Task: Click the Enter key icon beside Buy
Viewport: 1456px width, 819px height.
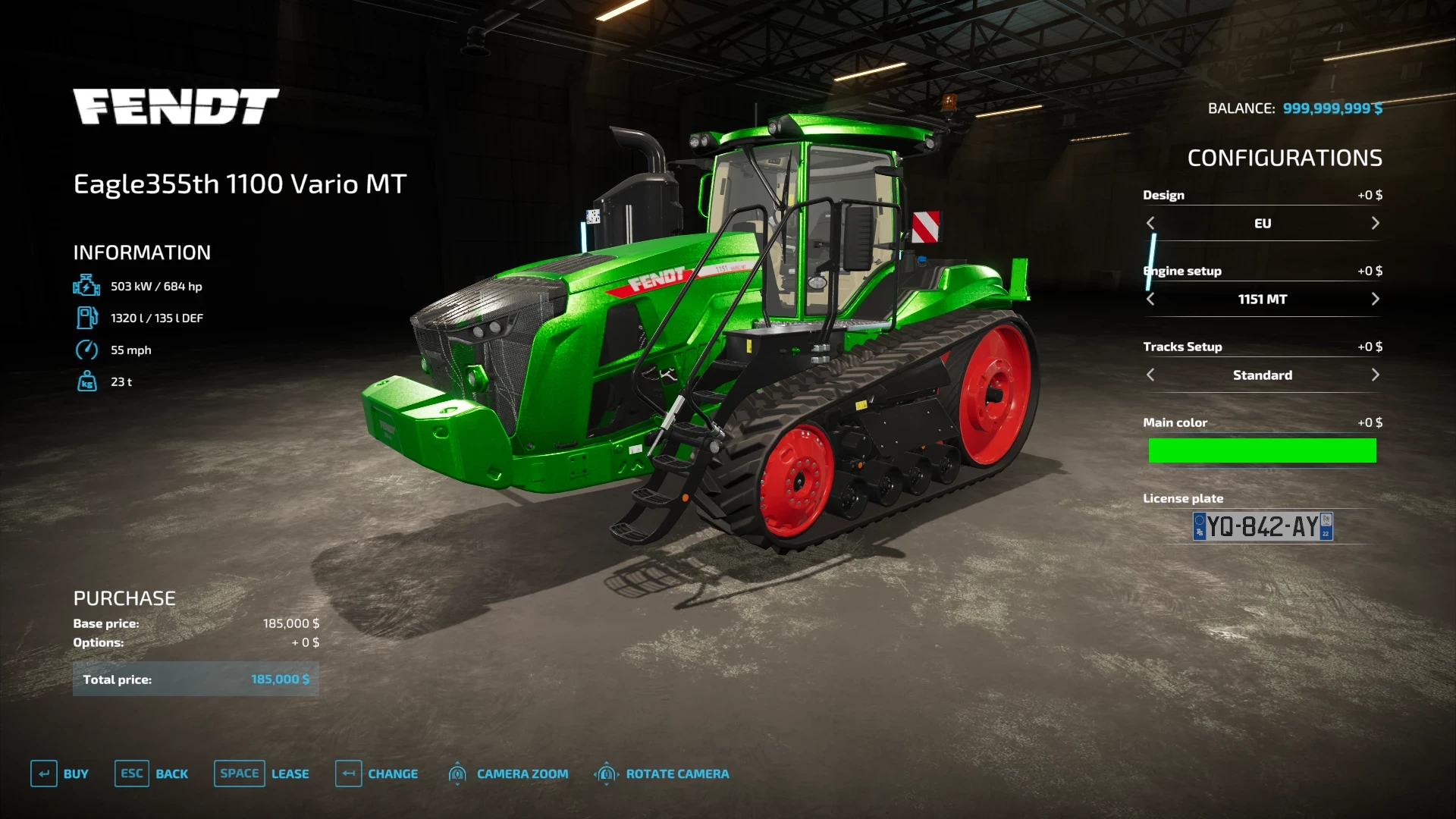Action: (43, 773)
